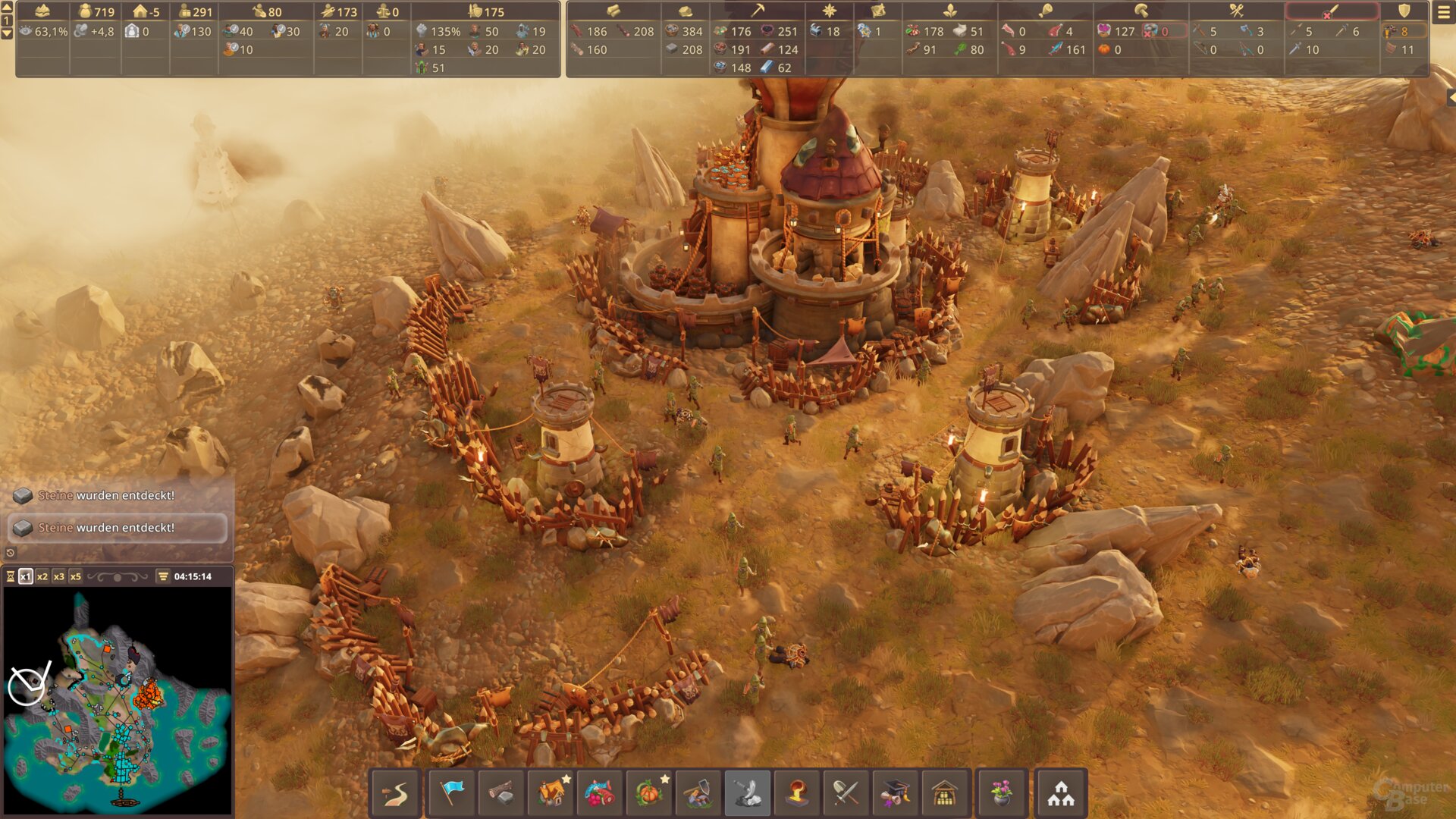Image resolution: width=1456 pixels, height=819 pixels.
Task: Open the molten metal smelting category
Action: click(796, 793)
